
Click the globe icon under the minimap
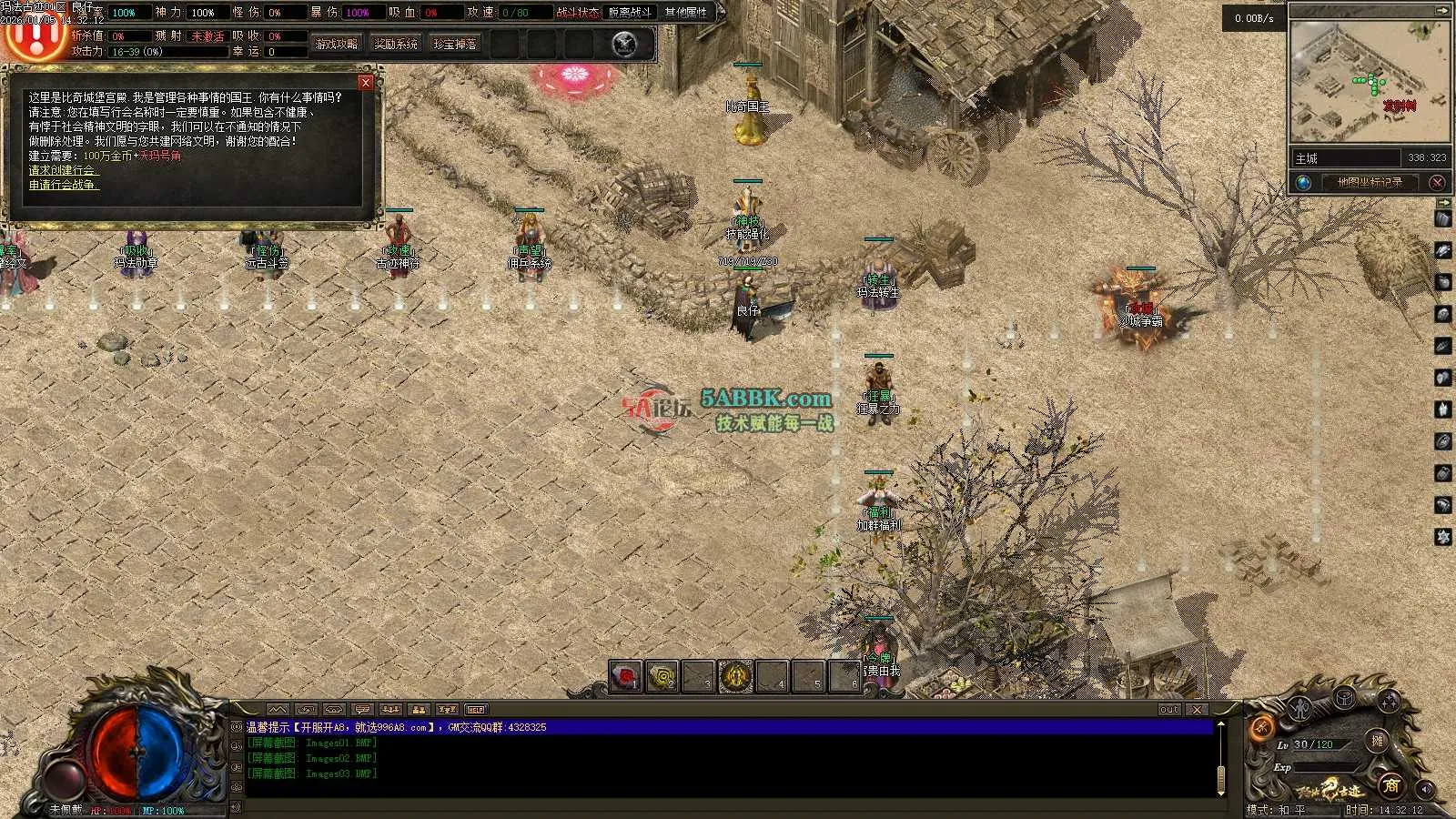pos(1304,183)
